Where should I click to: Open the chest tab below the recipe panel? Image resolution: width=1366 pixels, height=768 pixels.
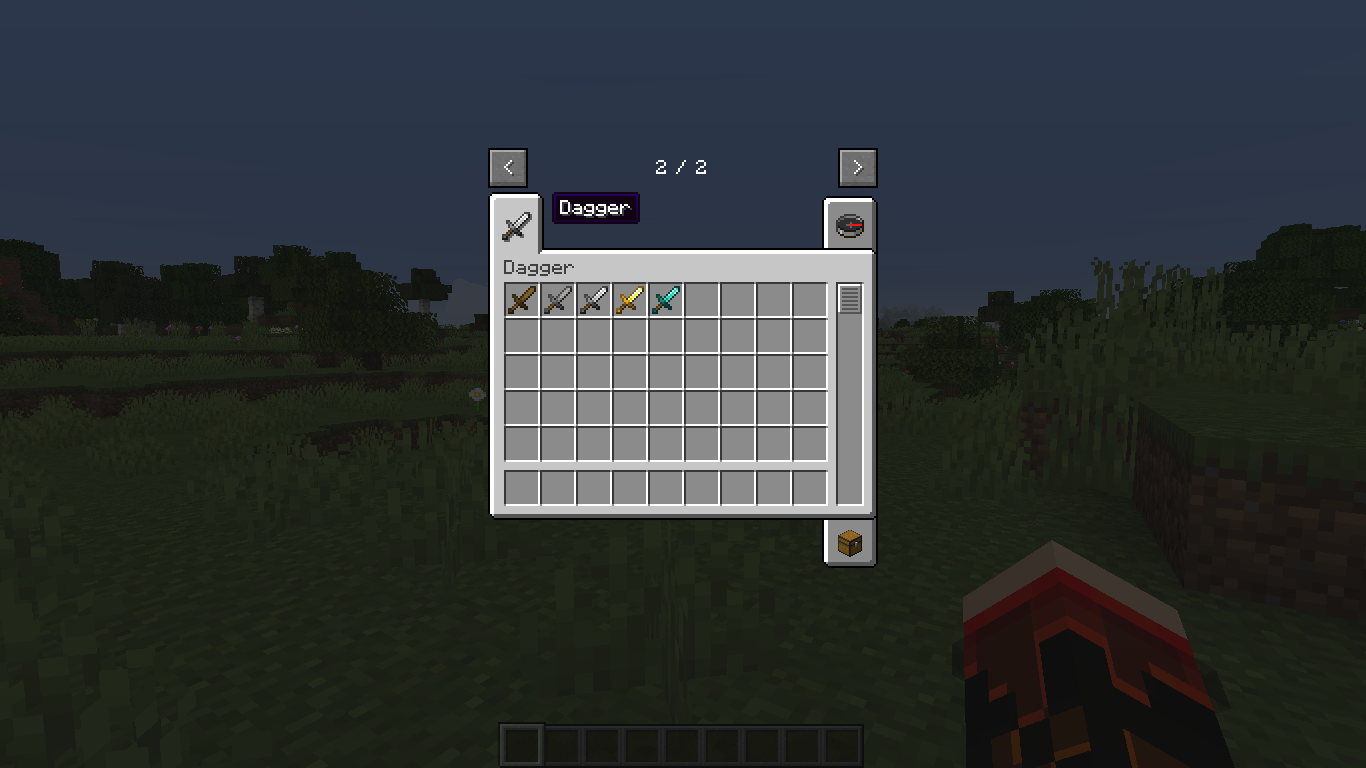point(849,542)
